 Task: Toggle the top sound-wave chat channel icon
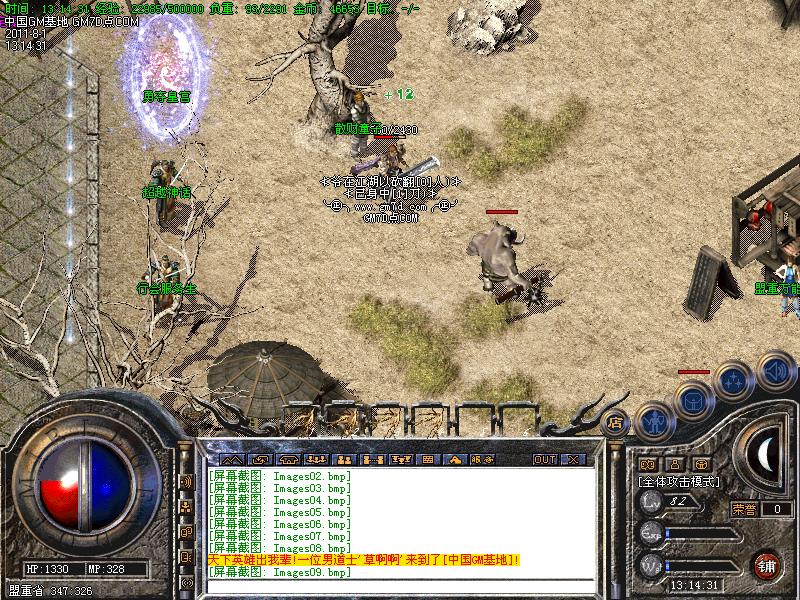click(186, 481)
